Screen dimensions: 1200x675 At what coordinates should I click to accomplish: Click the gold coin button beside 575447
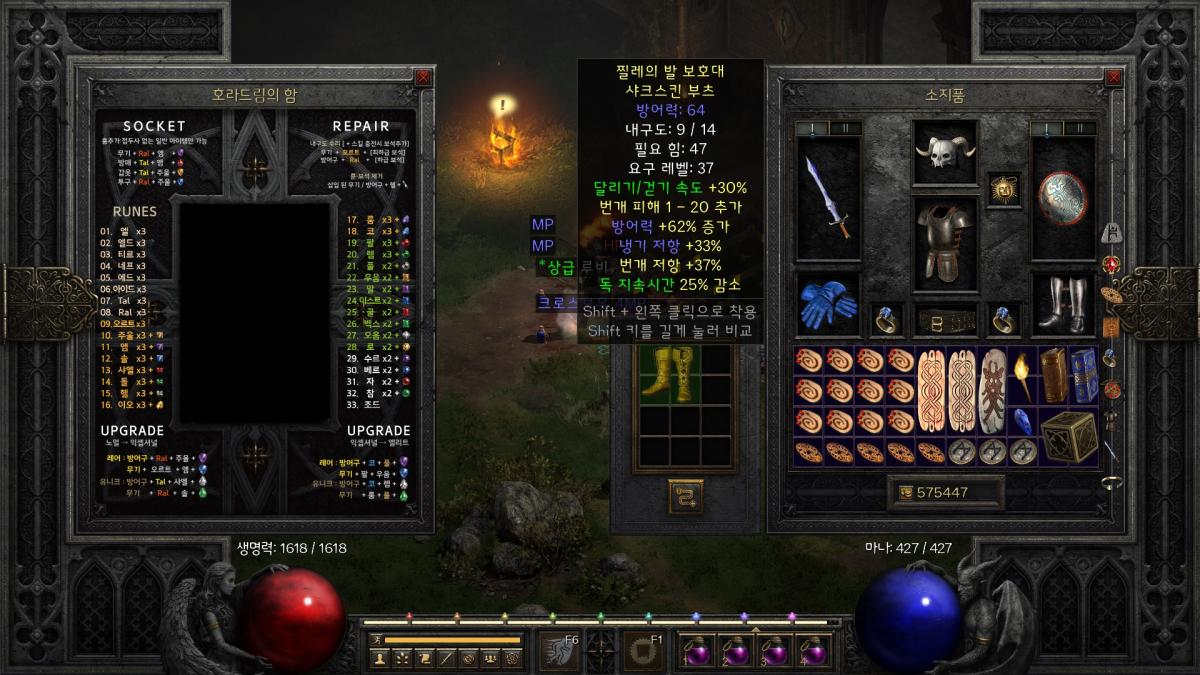pyautogui.click(x=906, y=492)
